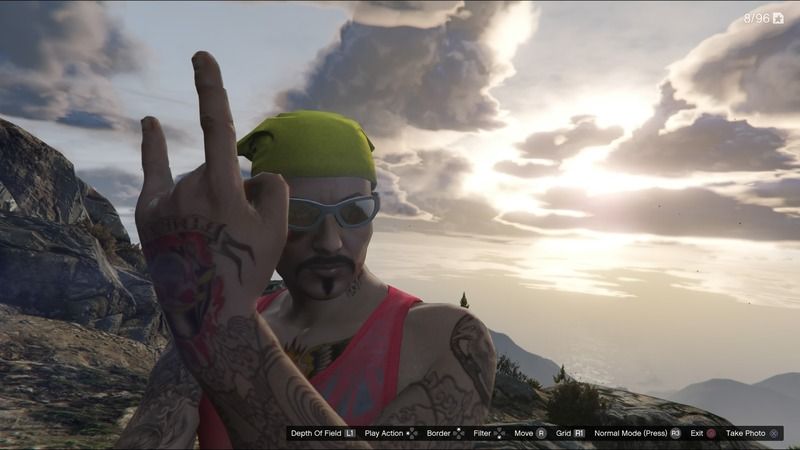Choose the Border option
Screen dimensions: 800x450
445,433
